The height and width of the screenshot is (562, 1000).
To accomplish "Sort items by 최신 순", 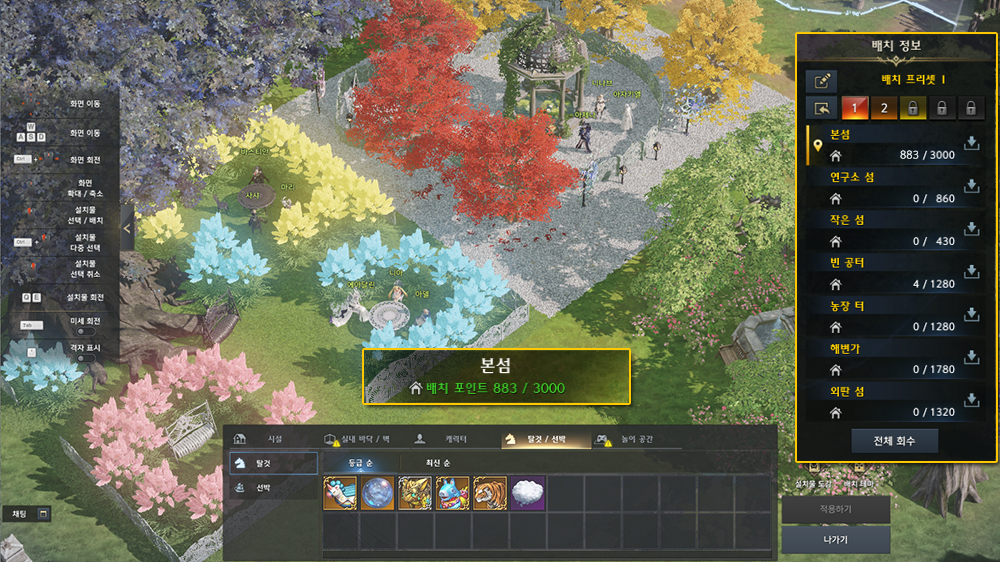I will tap(432, 463).
